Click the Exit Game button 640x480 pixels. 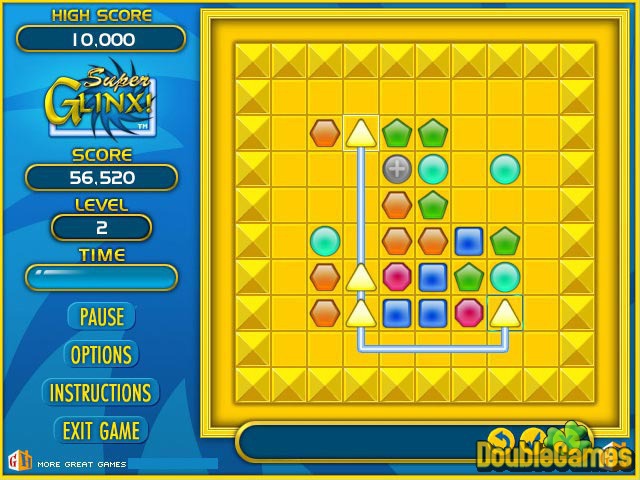tap(101, 430)
